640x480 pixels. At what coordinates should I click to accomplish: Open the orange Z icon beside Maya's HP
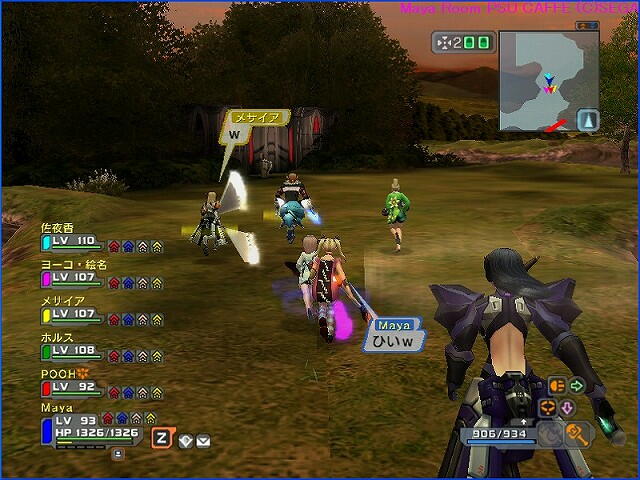tap(161, 436)
